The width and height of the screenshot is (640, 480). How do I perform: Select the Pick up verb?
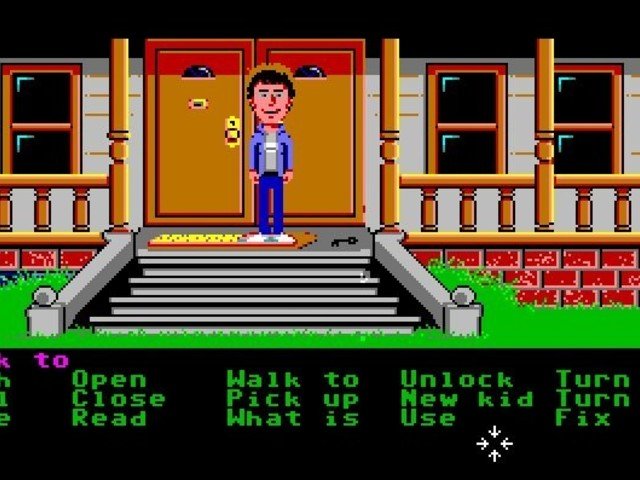[x=292, y=399]
